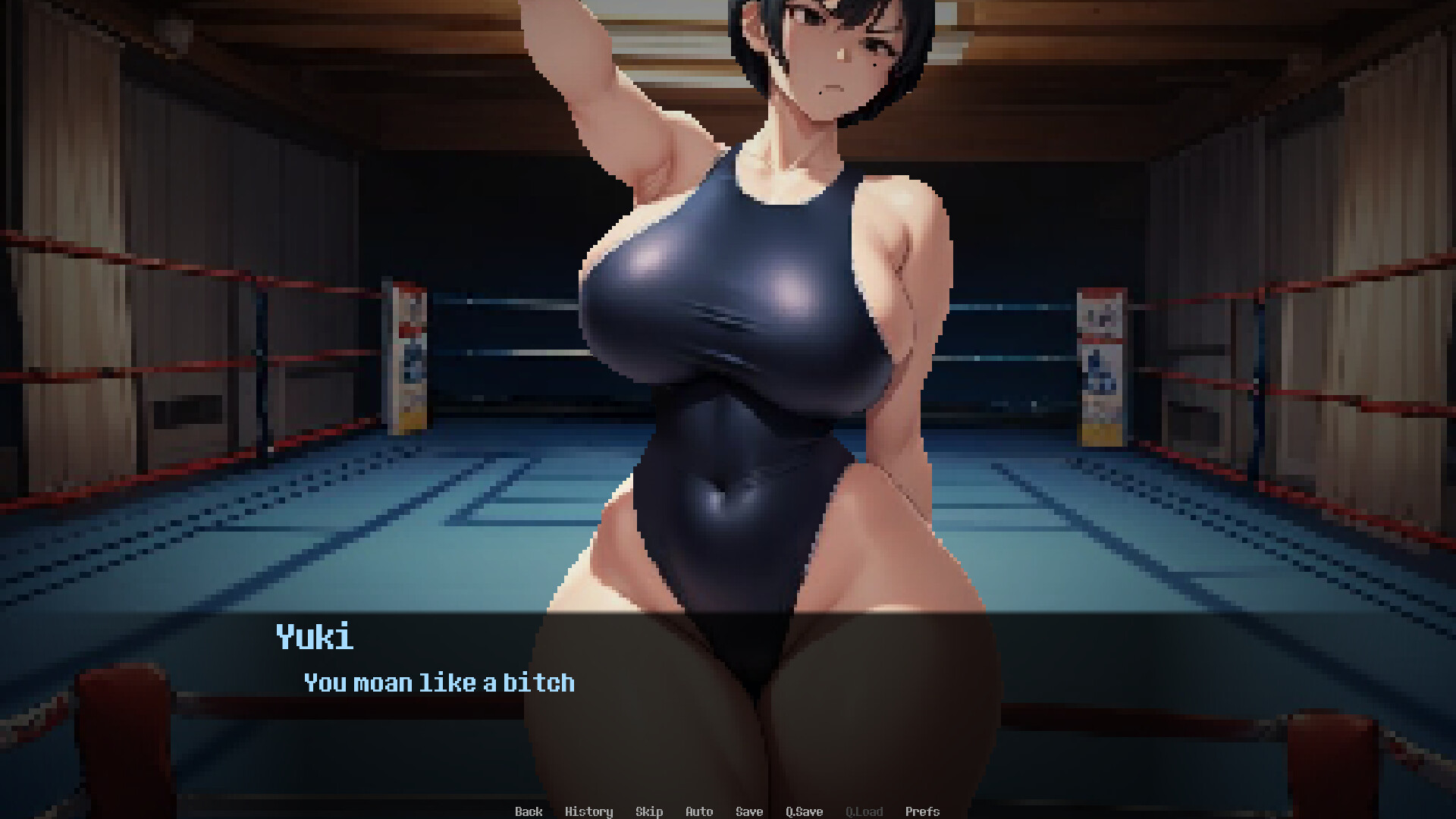1456x819 pixels.
Task: Select Auto in the quick menu bar
Action: tap(698, 811)
